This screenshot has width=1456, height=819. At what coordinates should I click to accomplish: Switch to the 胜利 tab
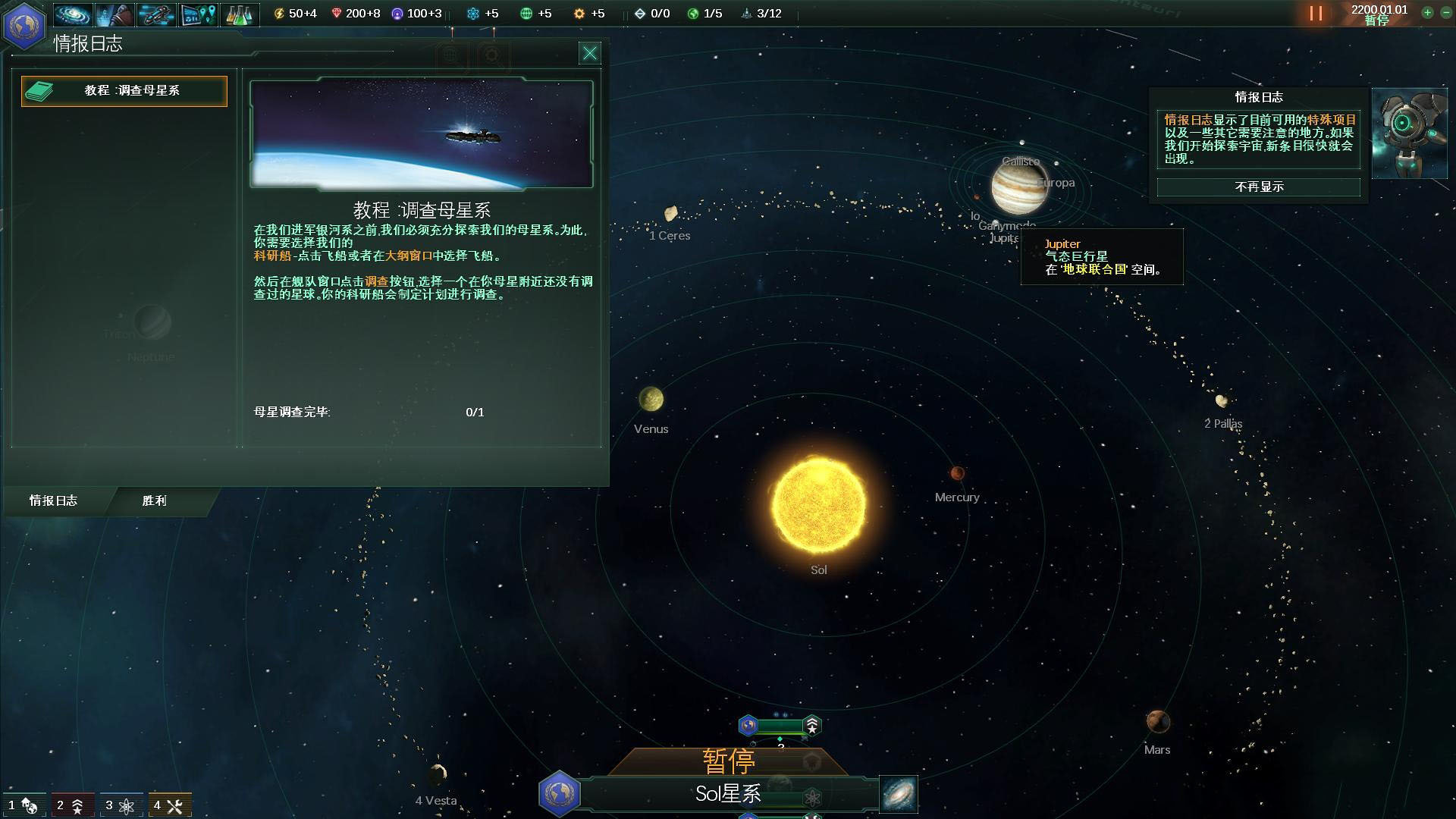[155, 500]
